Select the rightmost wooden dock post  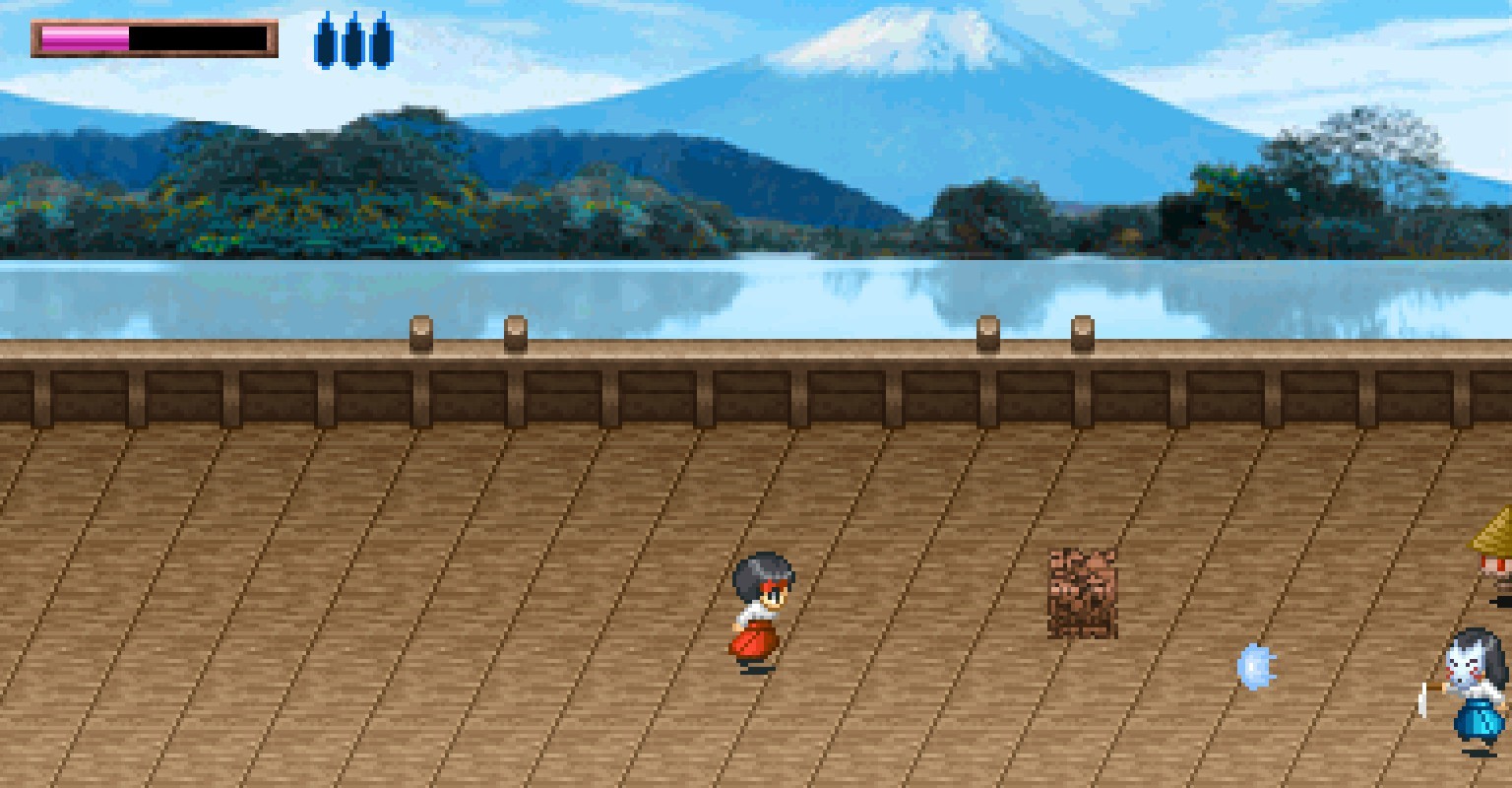(x=1081, y=335)
